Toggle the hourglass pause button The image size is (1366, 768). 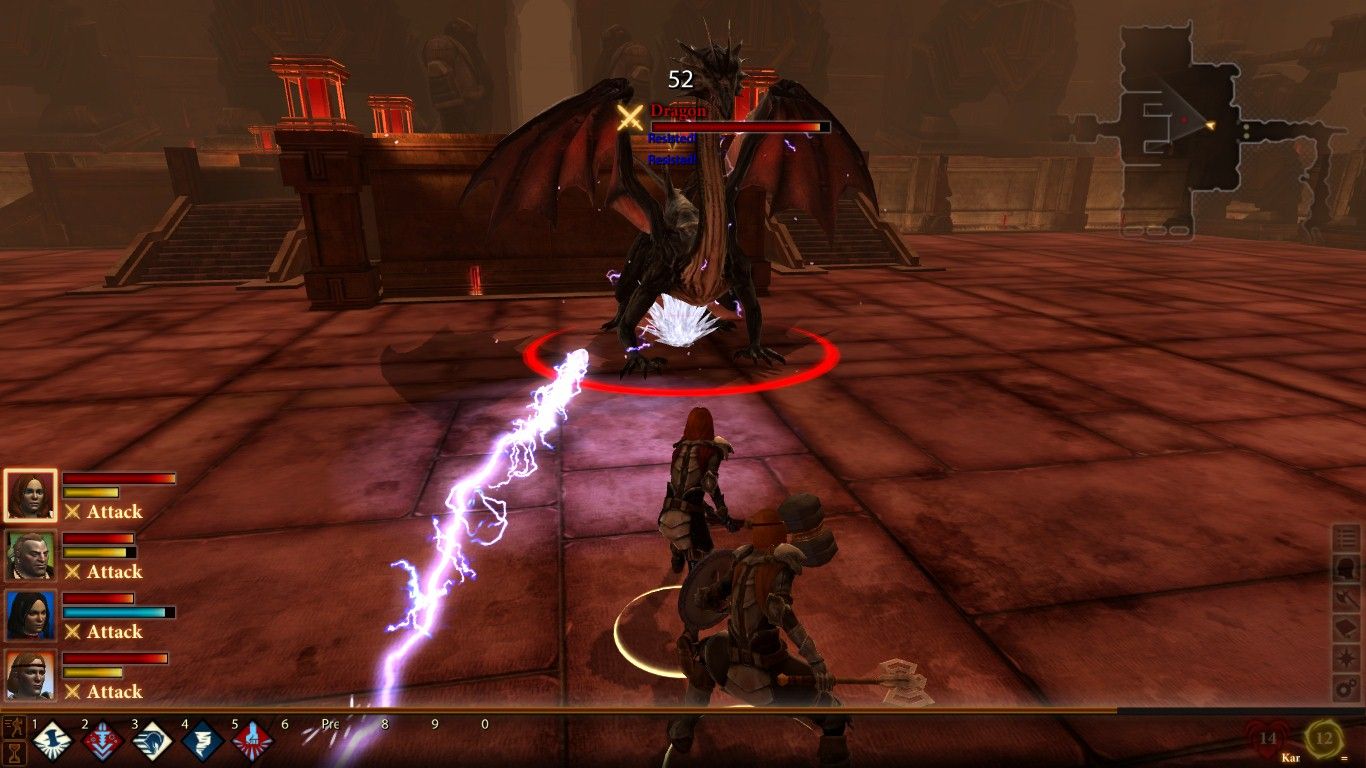tap(14, 752)
